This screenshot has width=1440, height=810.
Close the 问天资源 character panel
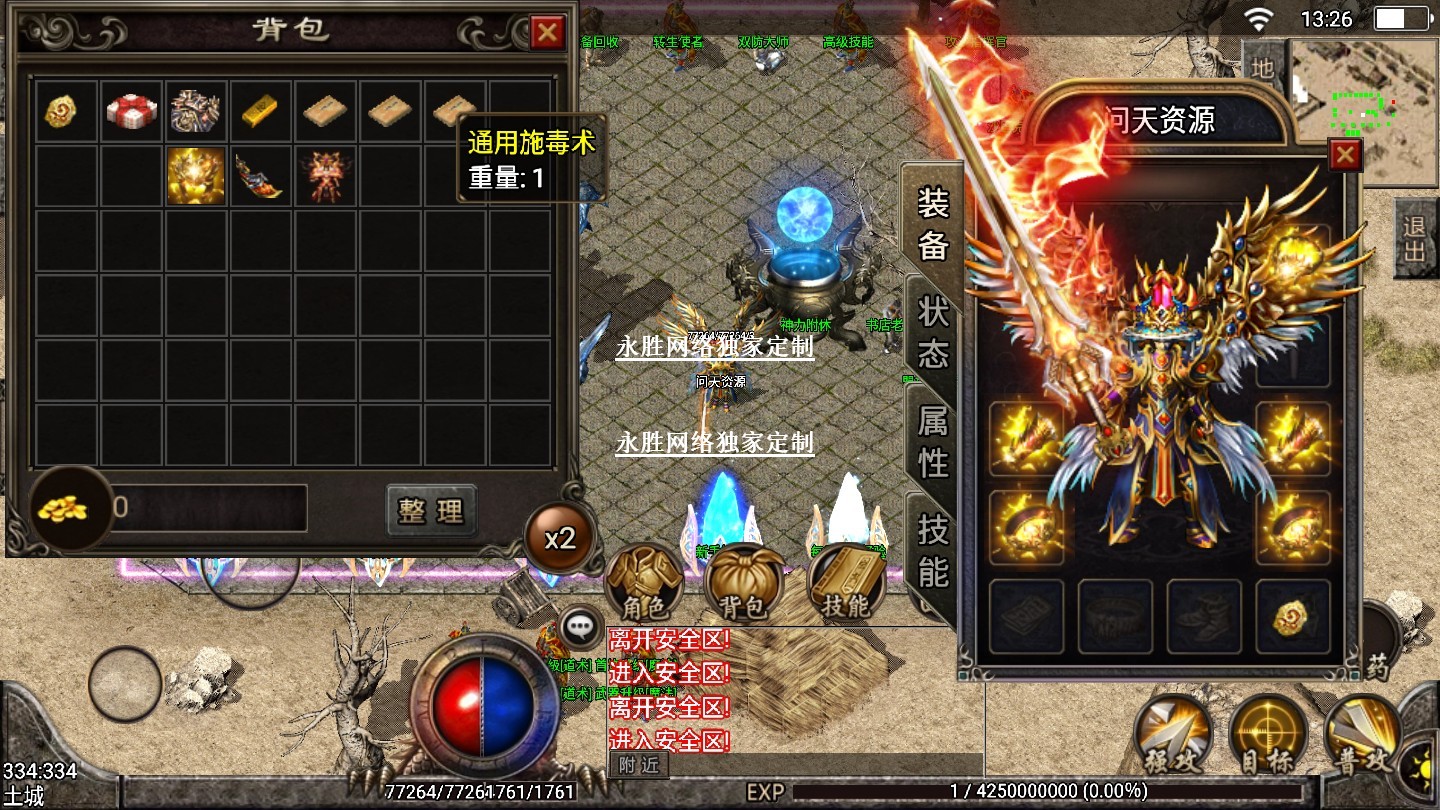click(x=1345, y=155)
